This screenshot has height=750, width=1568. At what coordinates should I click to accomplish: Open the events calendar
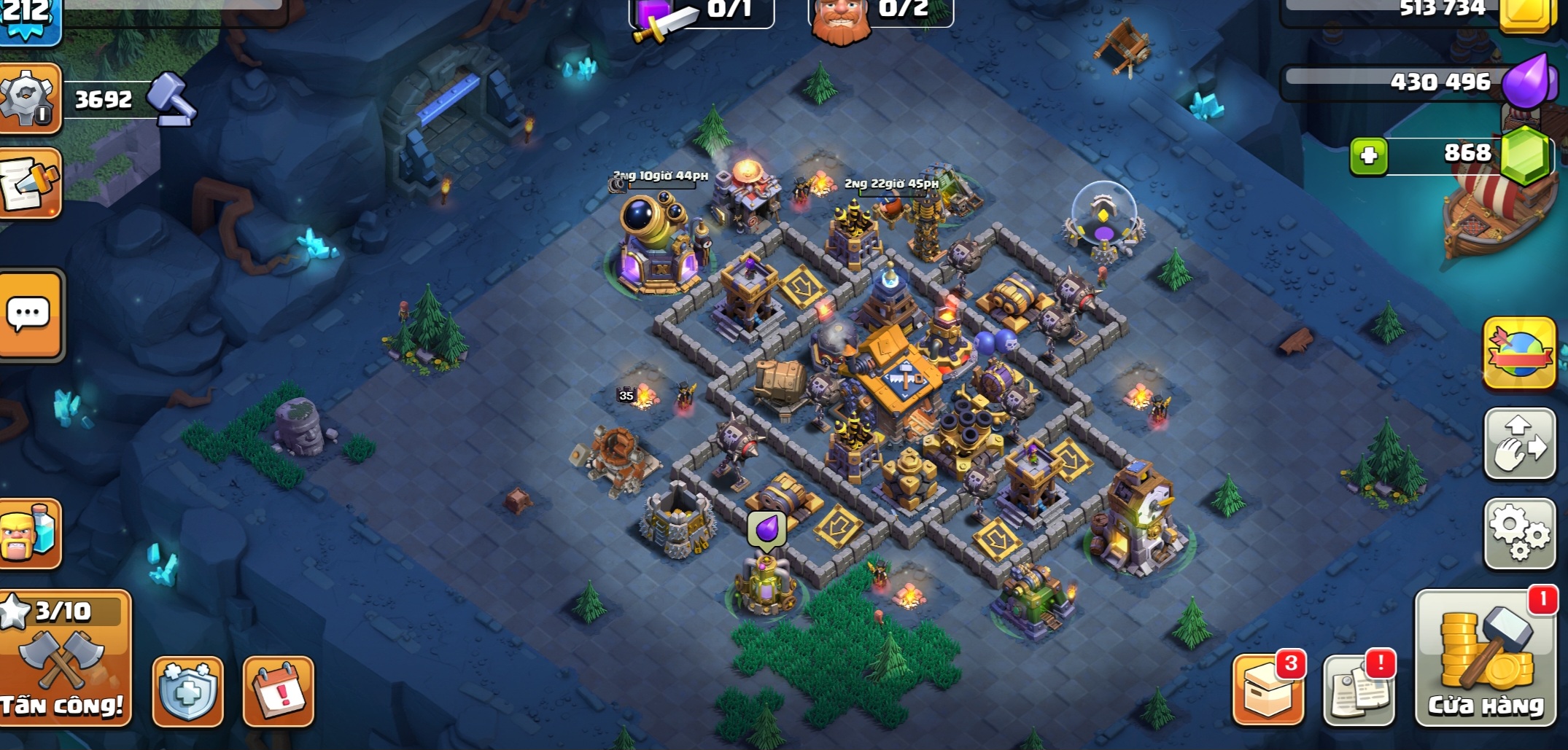click(x=278, y=691)
